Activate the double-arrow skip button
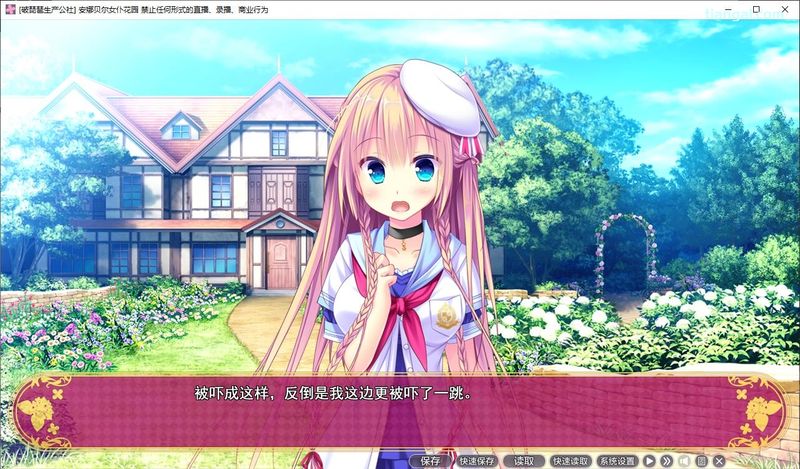This screenshot has width=800, height=469. coord(667,461)
